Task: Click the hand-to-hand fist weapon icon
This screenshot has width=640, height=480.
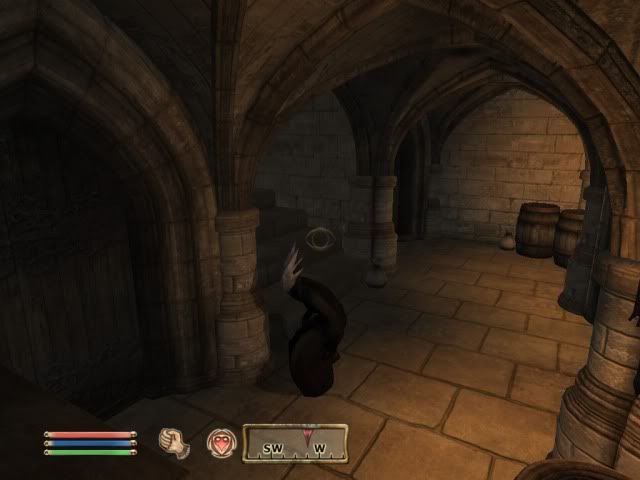Action: [x=176, y=442]
